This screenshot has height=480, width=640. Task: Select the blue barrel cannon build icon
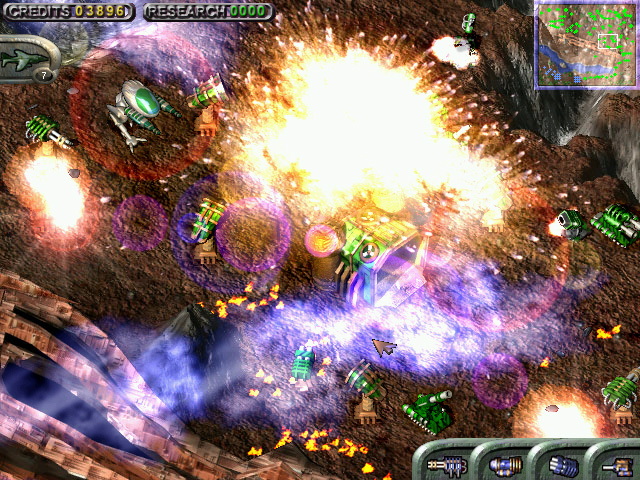click(x=504, y=464)
